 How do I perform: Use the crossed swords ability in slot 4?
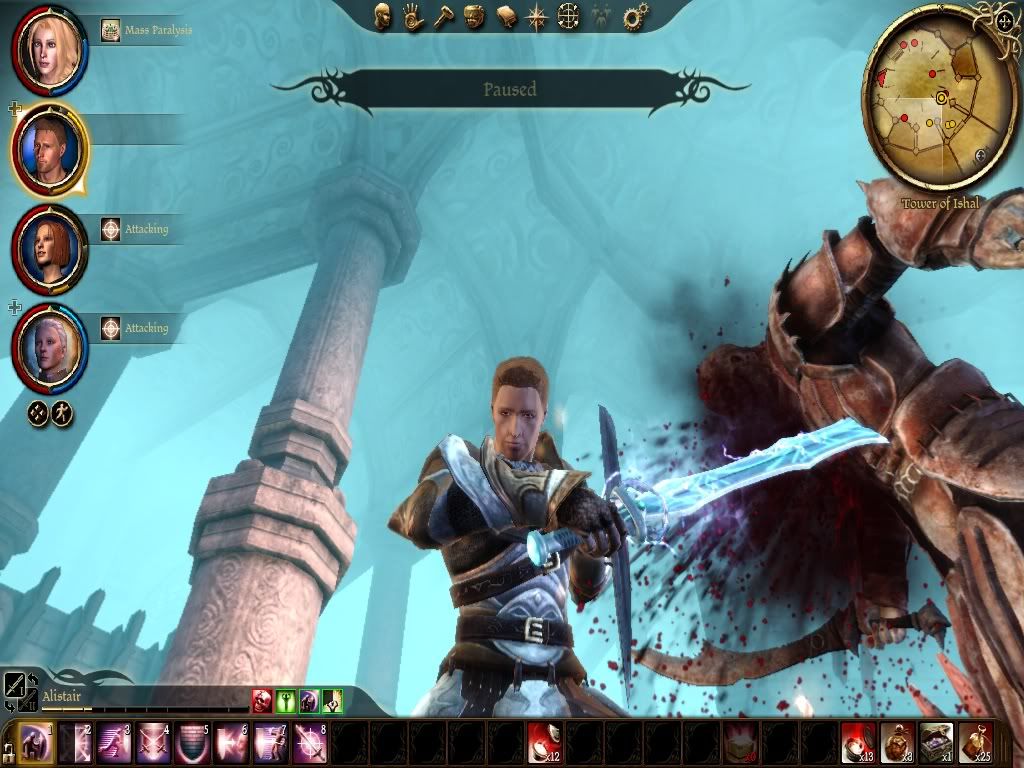153,743
